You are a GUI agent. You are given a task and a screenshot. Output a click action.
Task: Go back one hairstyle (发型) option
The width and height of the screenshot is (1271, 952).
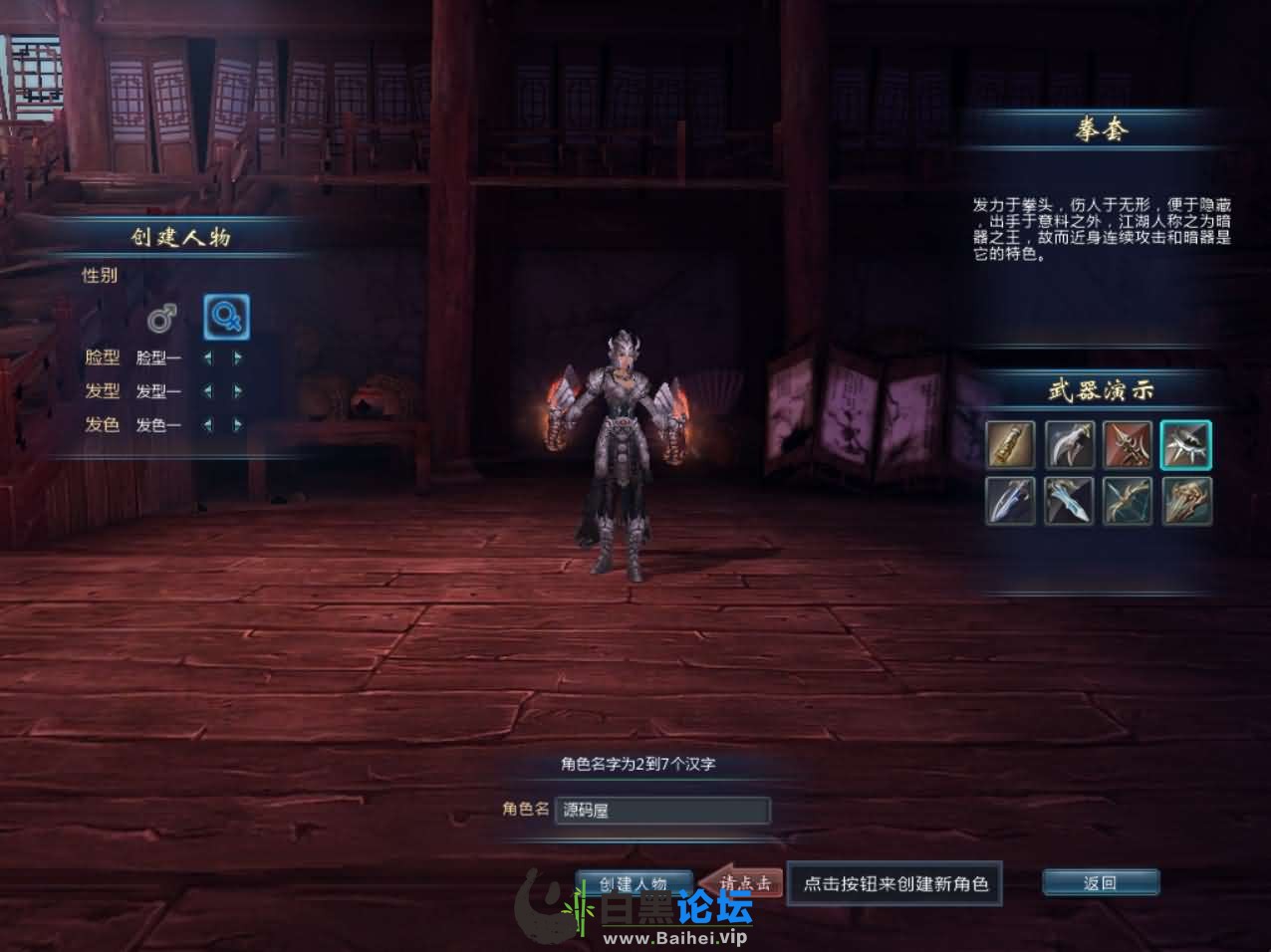coord(208,391)
